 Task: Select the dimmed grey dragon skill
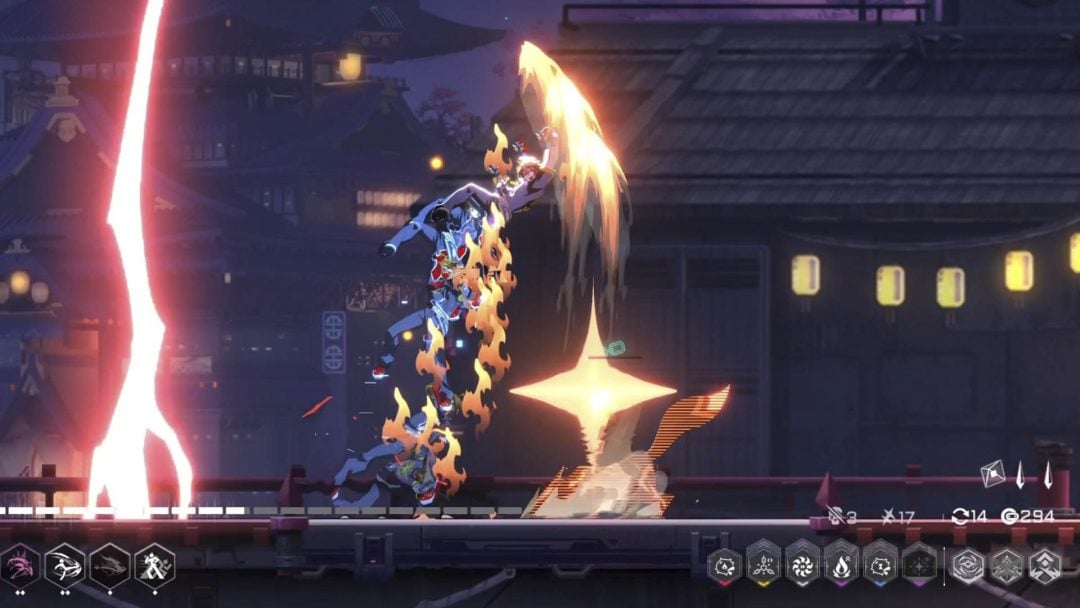(x=110, y=566)
